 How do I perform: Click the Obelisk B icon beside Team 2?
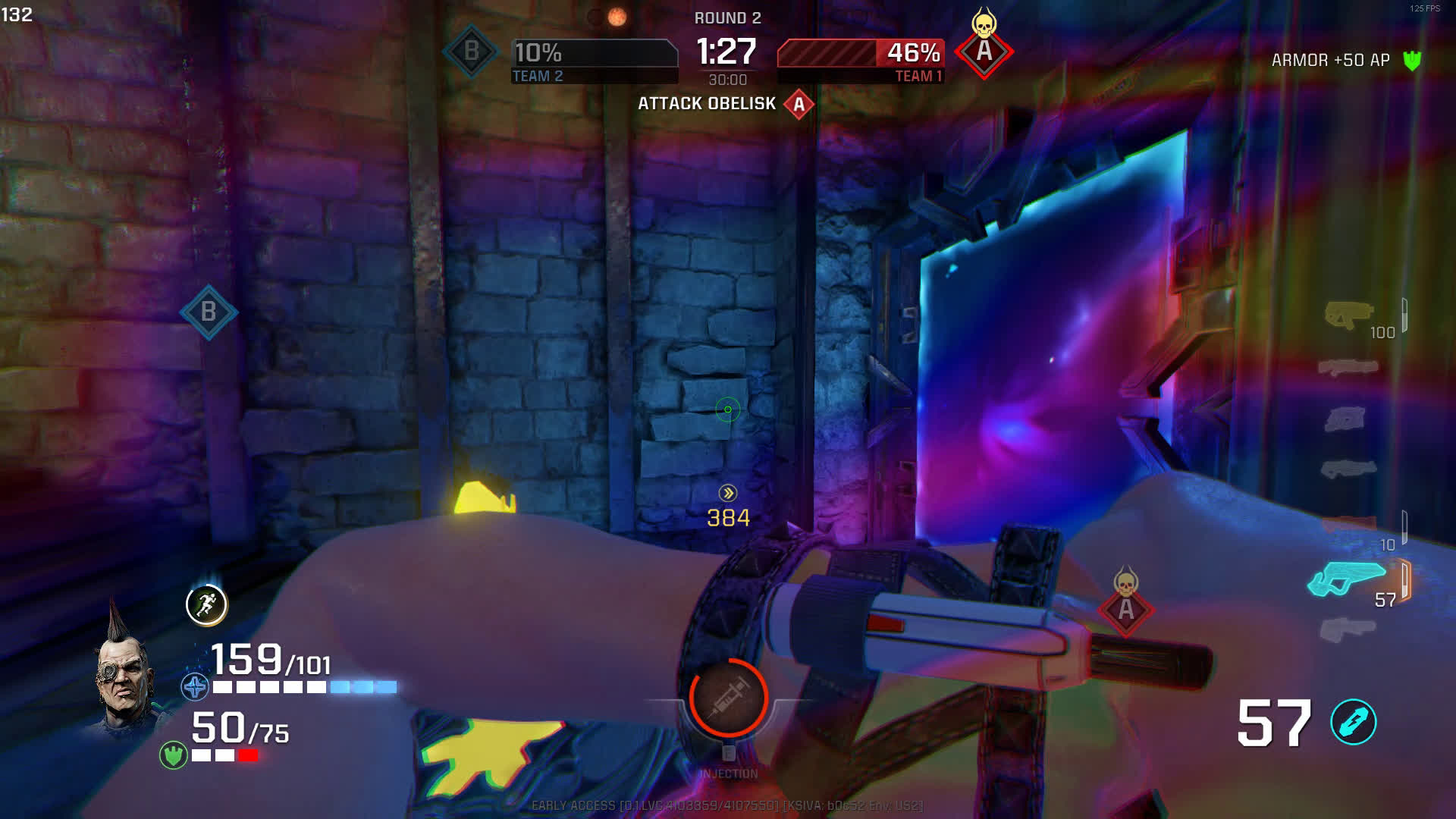[471, 52]
